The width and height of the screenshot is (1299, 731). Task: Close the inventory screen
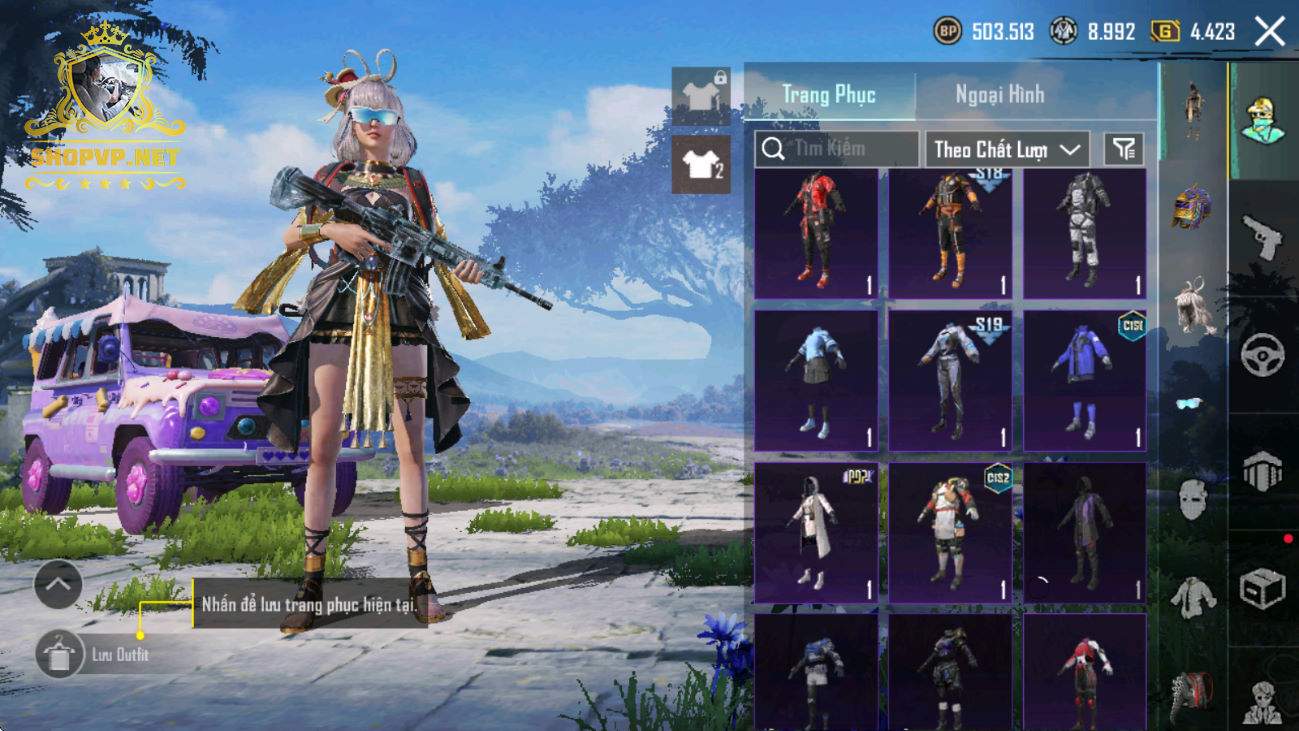click(1270, 32)
